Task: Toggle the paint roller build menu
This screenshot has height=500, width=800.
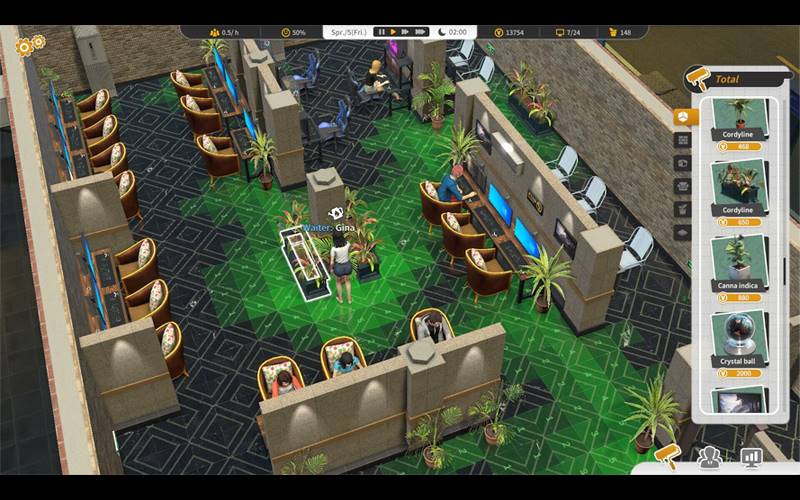Action: click(666, 457)
